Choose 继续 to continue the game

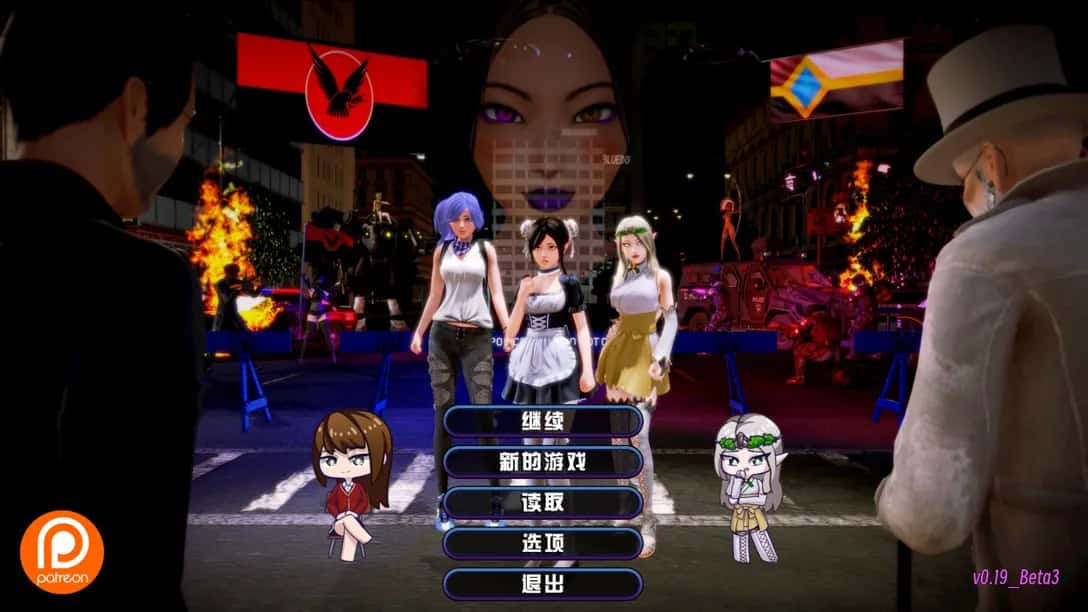click(x=543, y=421)
